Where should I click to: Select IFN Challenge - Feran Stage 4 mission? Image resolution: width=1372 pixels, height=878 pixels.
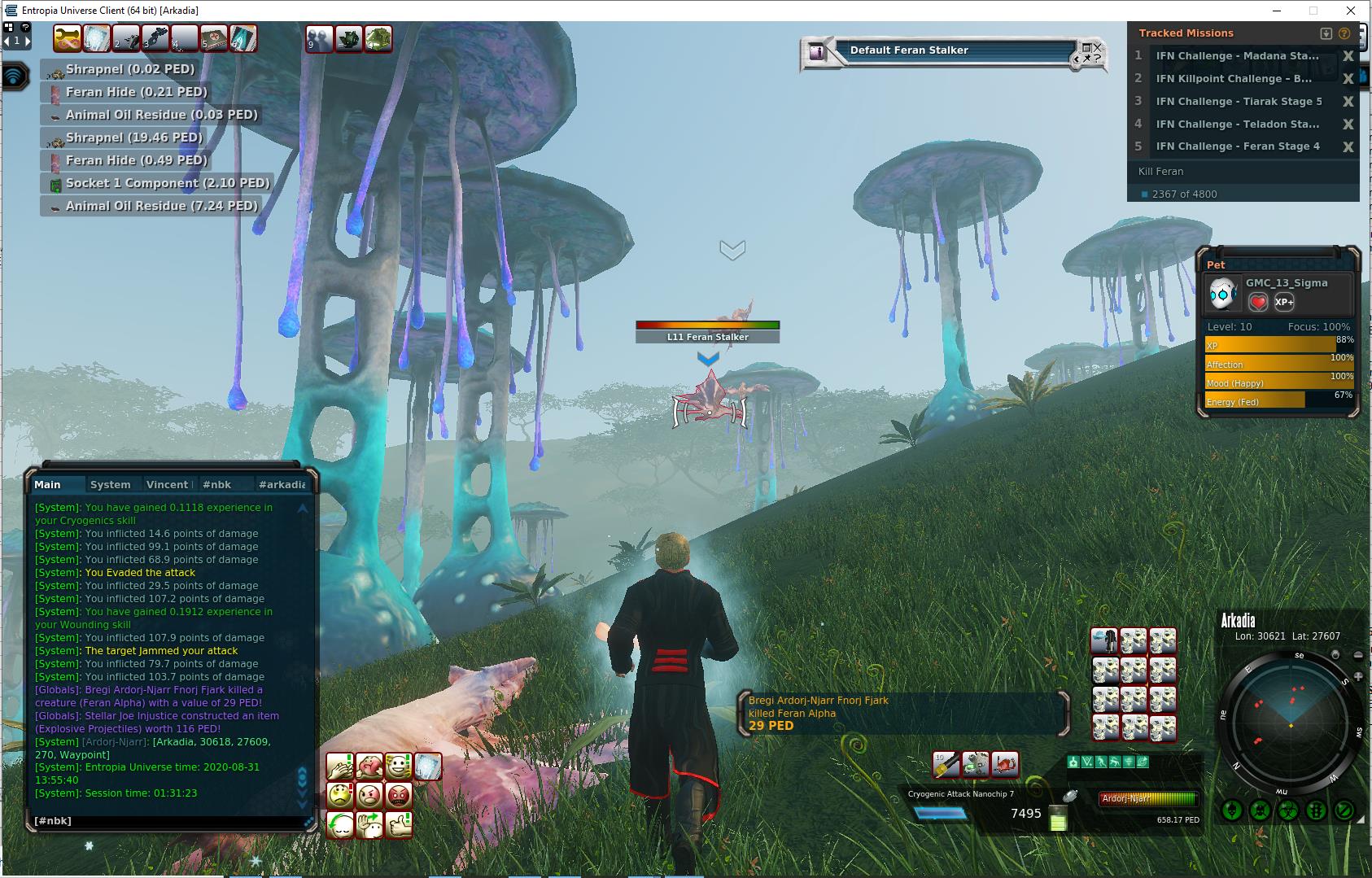point(1238,146)
